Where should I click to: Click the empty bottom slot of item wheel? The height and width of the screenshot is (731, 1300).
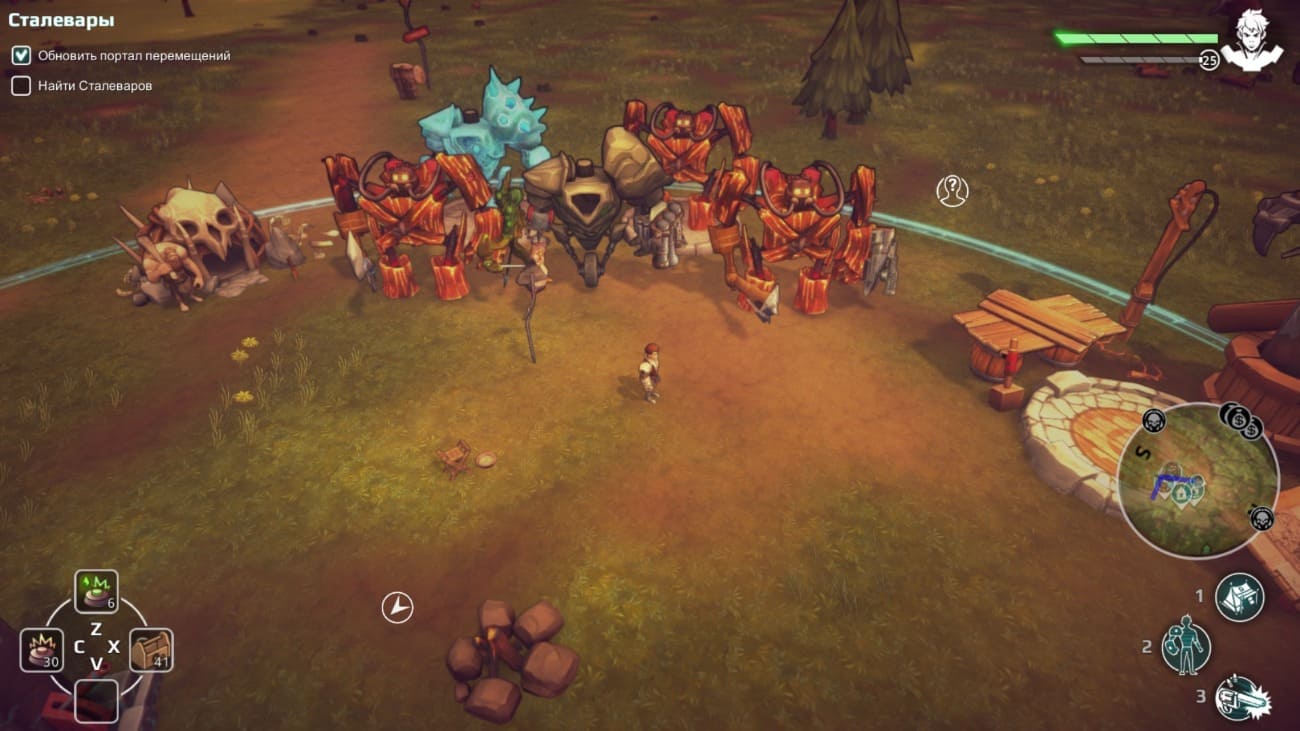click(96, 701)
